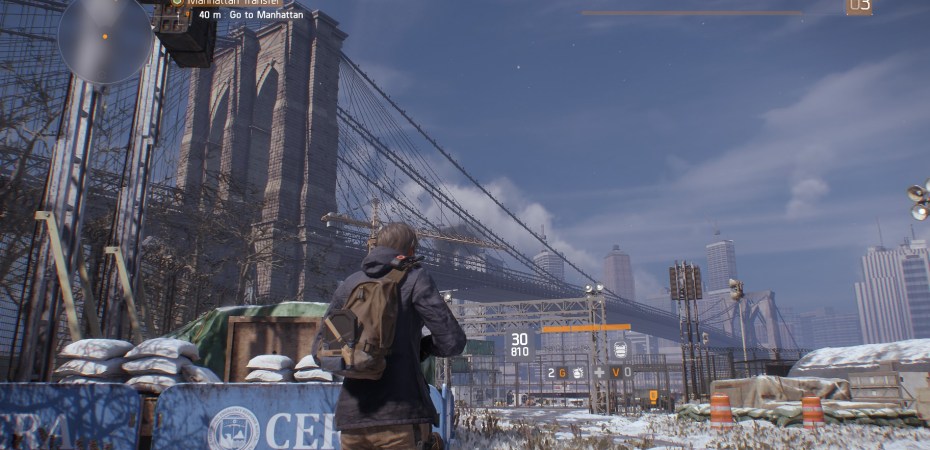Use the medkit plus icon
930x450 pixels.
[x=599, y=372]
